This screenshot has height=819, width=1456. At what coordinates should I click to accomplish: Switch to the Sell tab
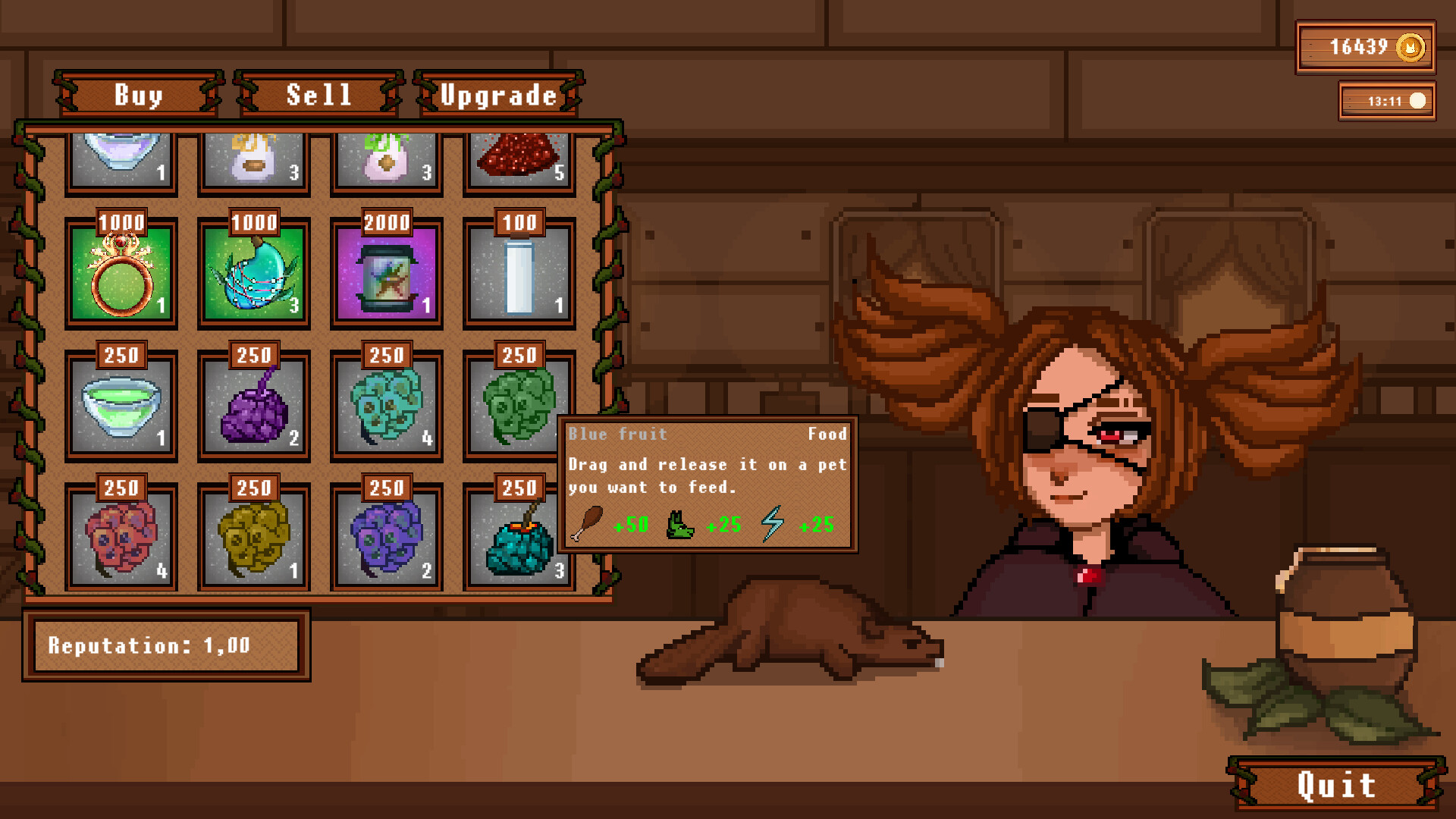(x=318, y=95)
